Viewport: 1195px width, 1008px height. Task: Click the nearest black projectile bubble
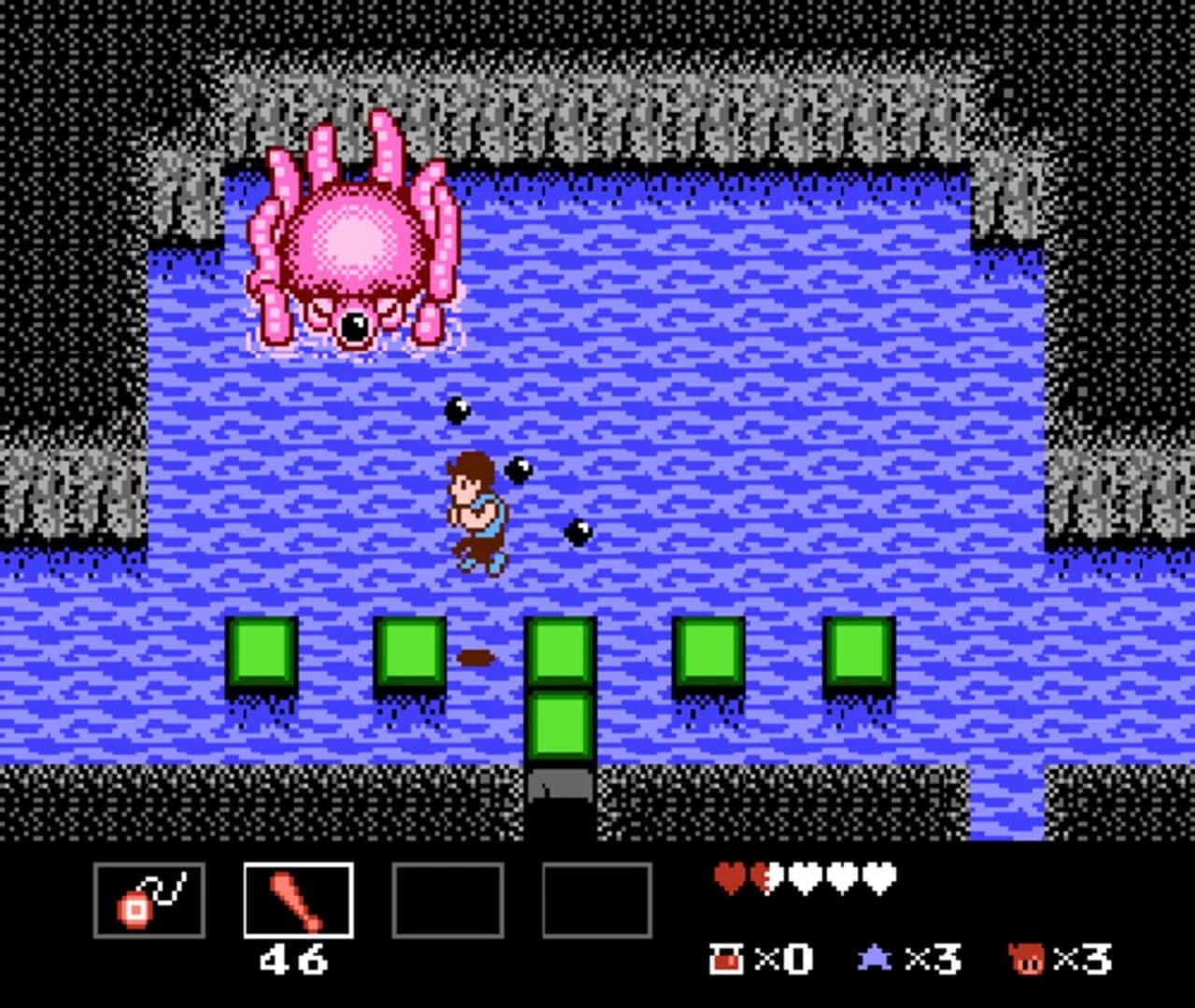520,470
